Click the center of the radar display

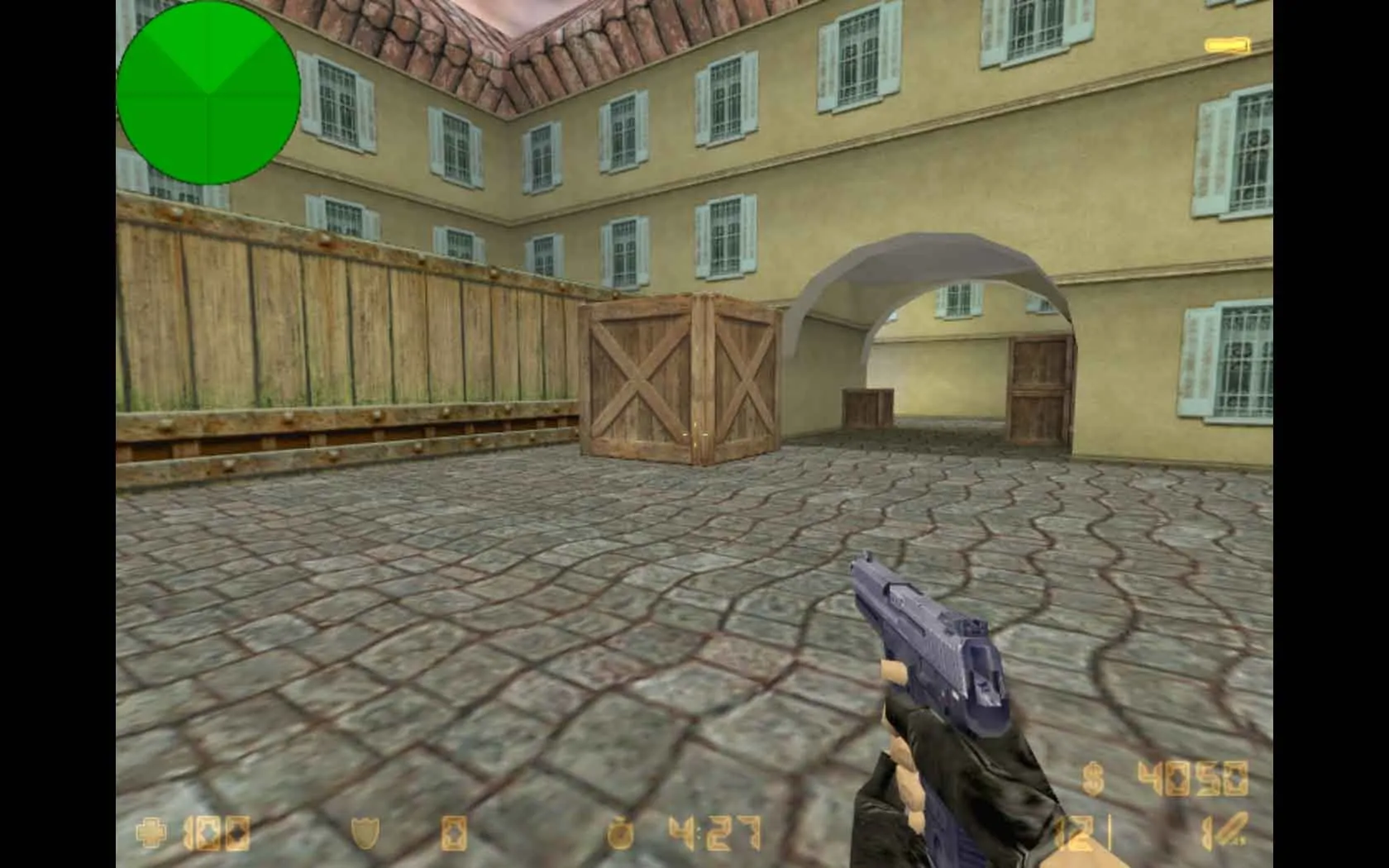pos(209,91)
